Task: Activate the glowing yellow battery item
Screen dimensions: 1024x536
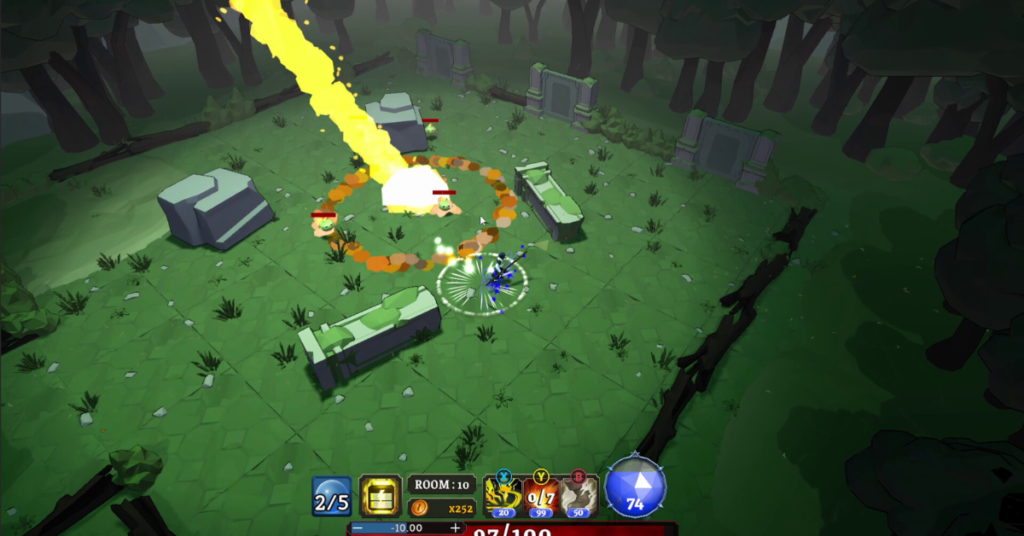Action: [x=380, y=496]
